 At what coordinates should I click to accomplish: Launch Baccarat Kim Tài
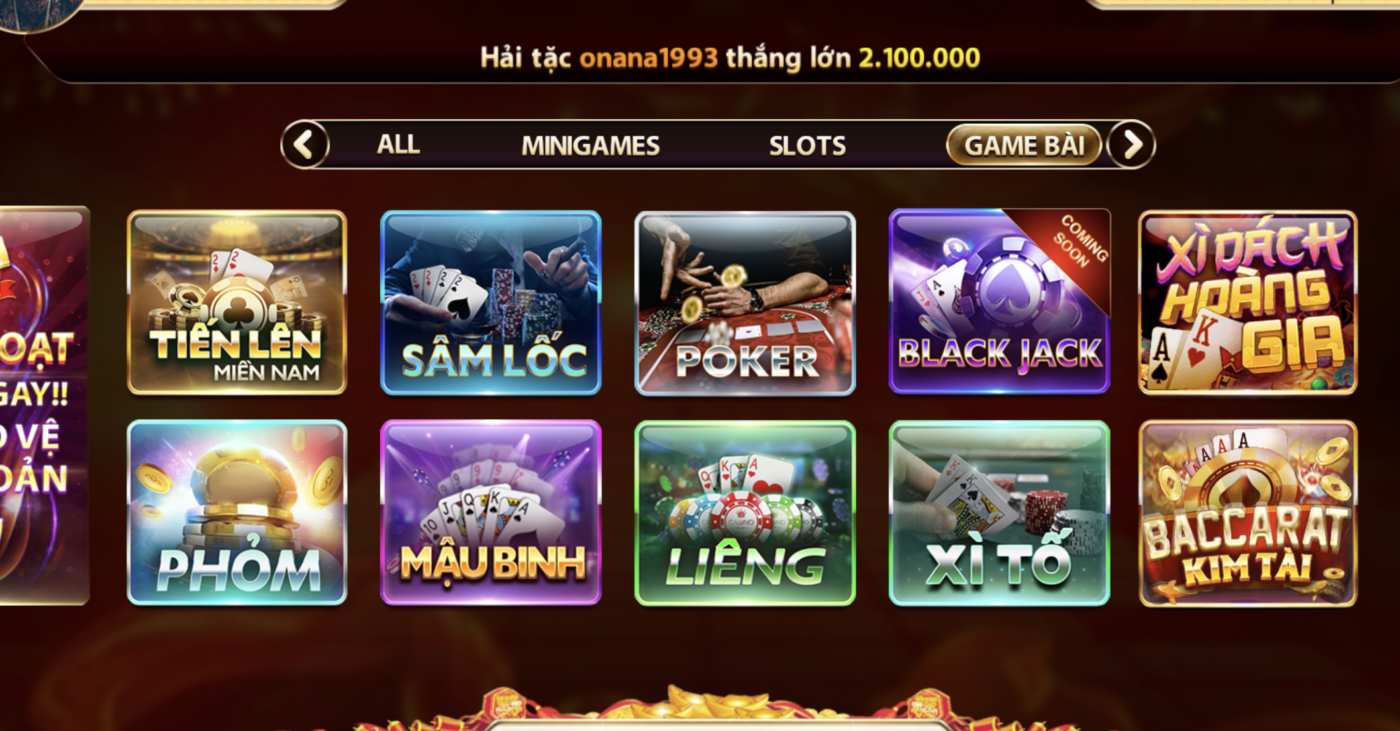[x=1250, y=510]
